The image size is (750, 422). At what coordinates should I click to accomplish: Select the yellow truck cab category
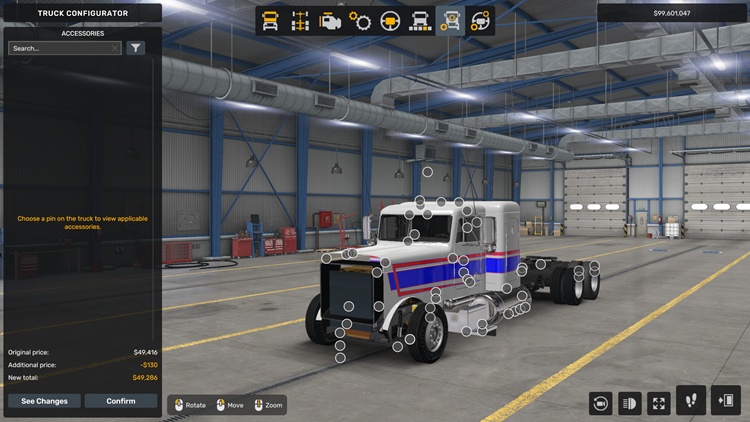click(270, 21)
